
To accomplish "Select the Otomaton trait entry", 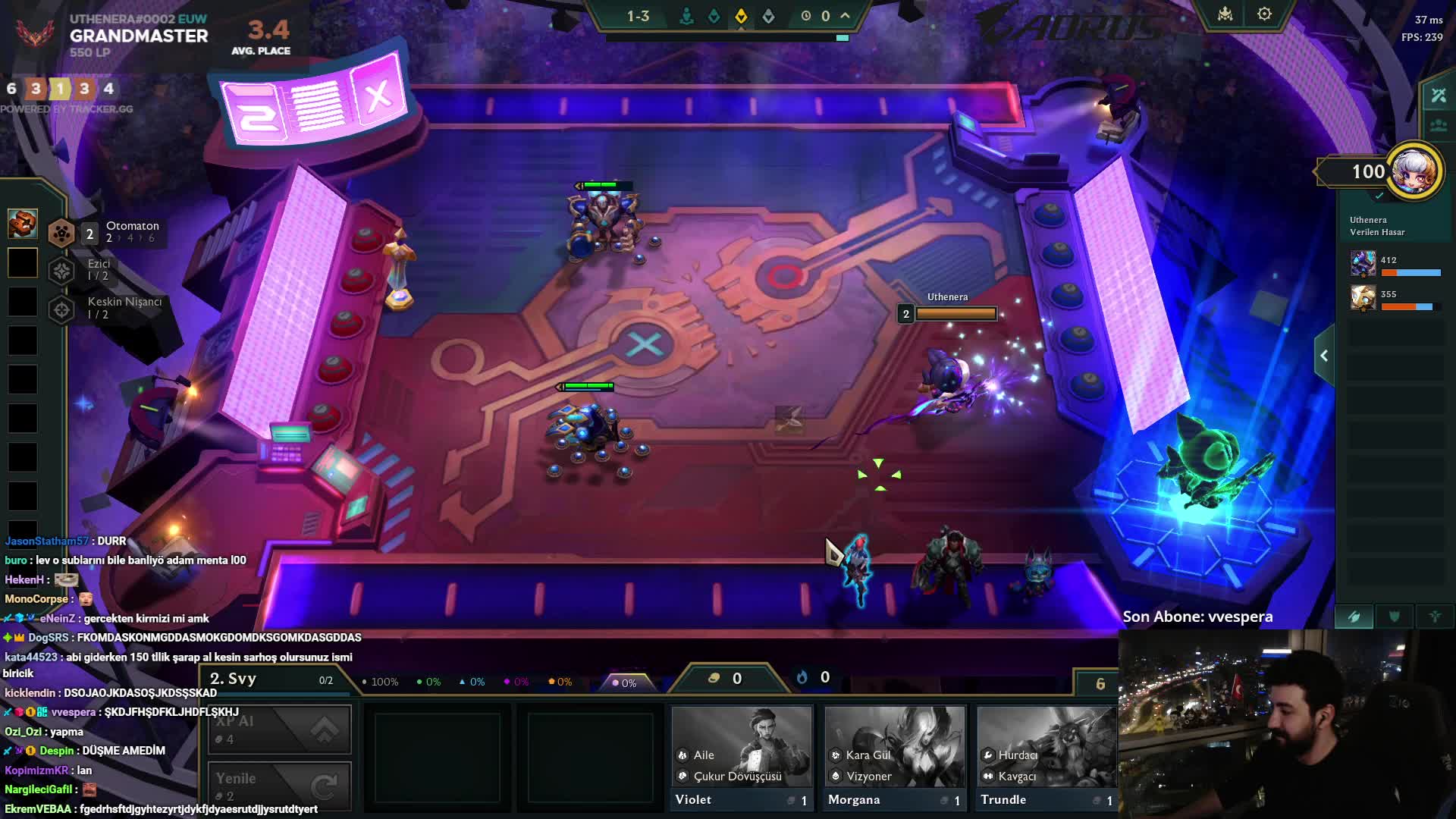I will point(106,232).
